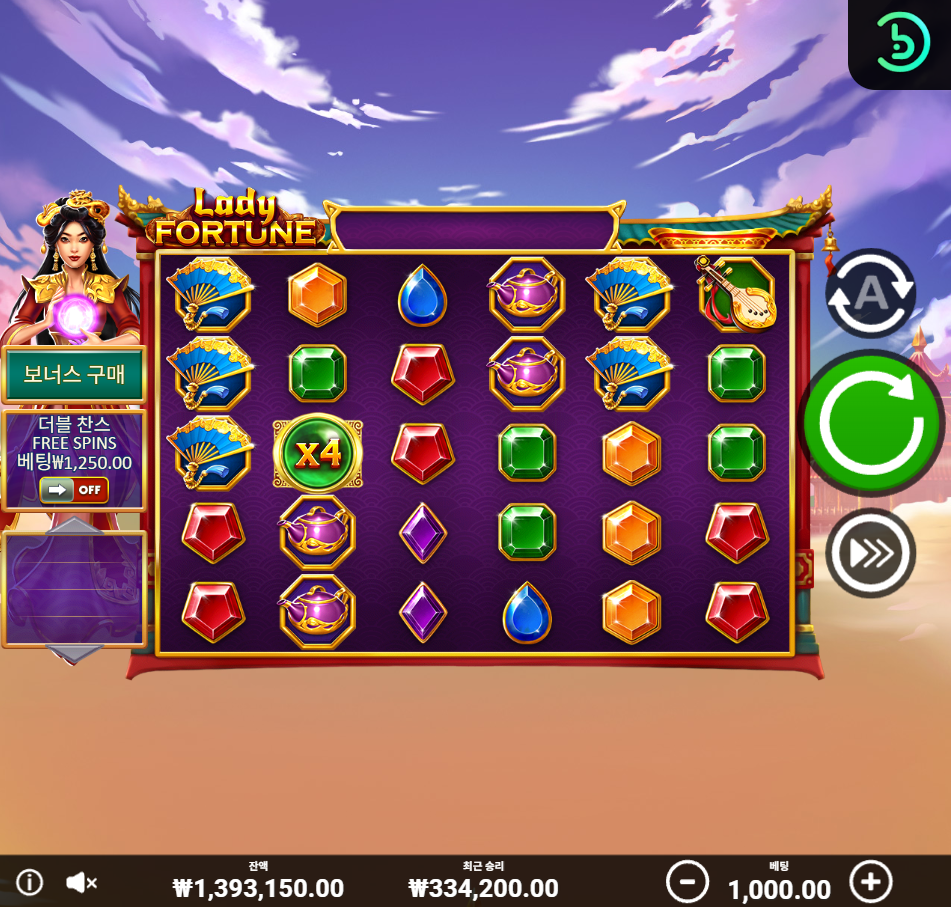Increase the bet with the plus button
The image size is (951, 907).
(870, 882)
